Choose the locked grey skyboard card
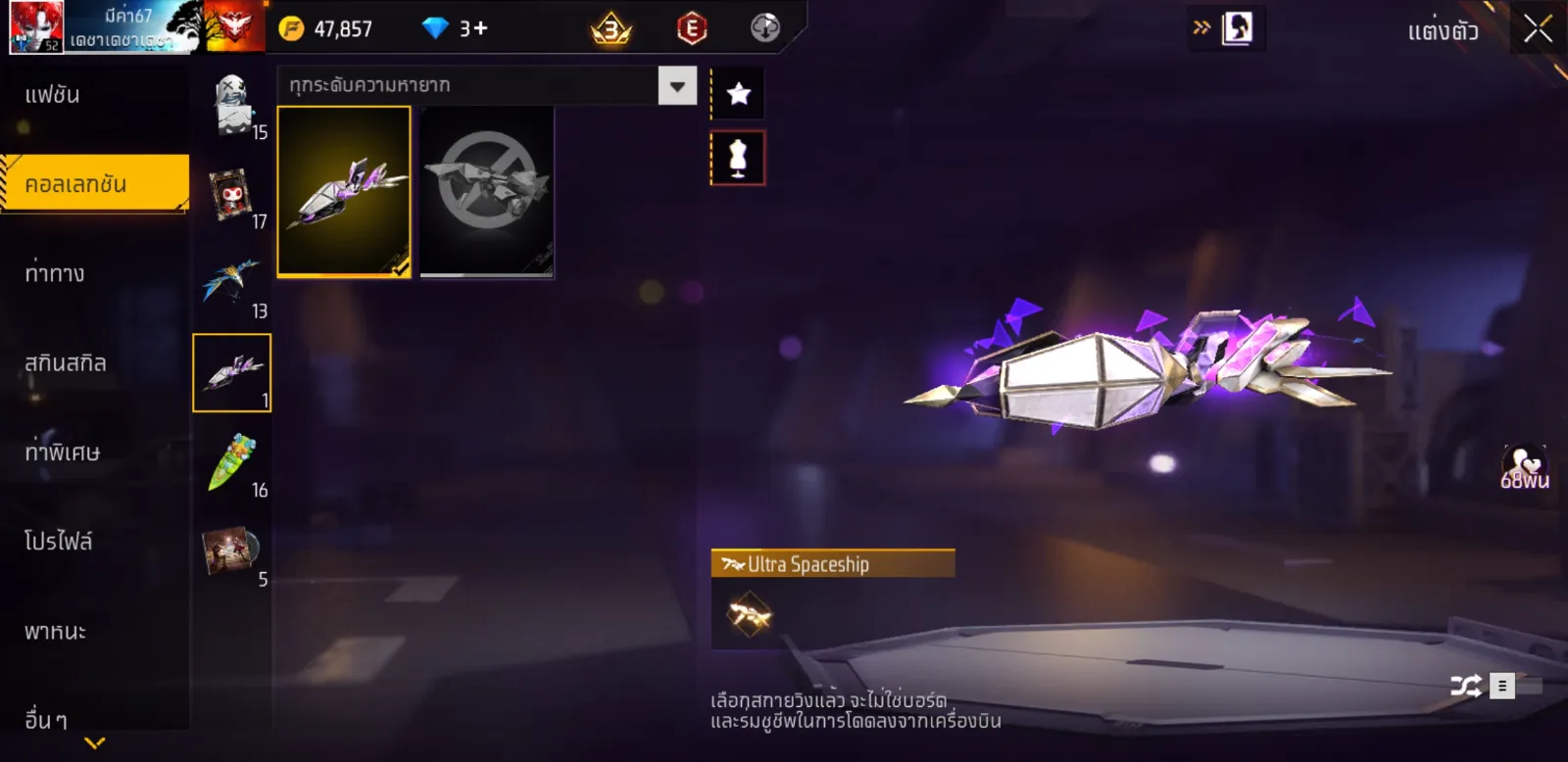This screenshot has height=762, width=1568. (486, 191)
